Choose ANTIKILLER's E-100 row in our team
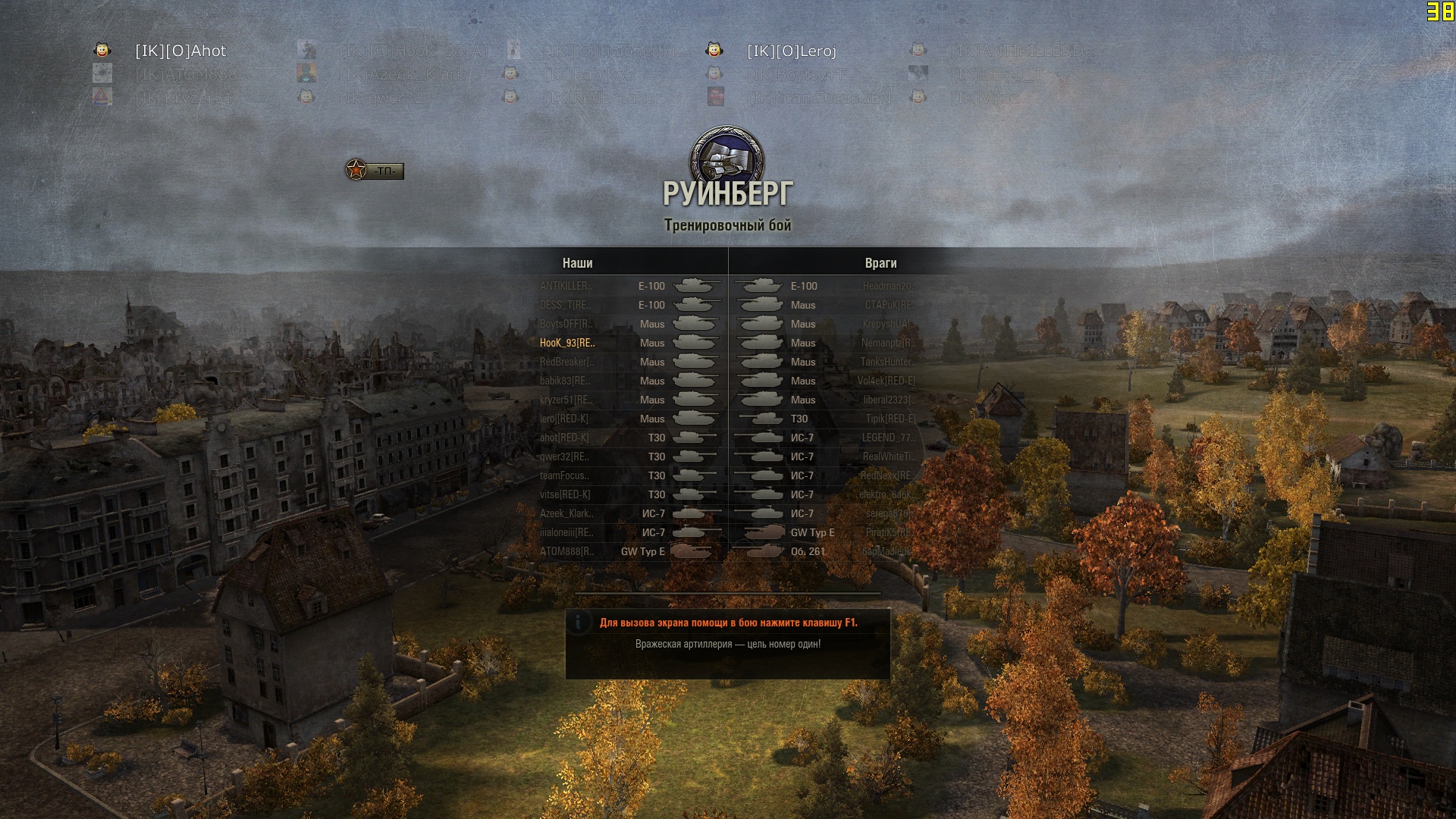1456x819 pixels. (x=629, y=287)
